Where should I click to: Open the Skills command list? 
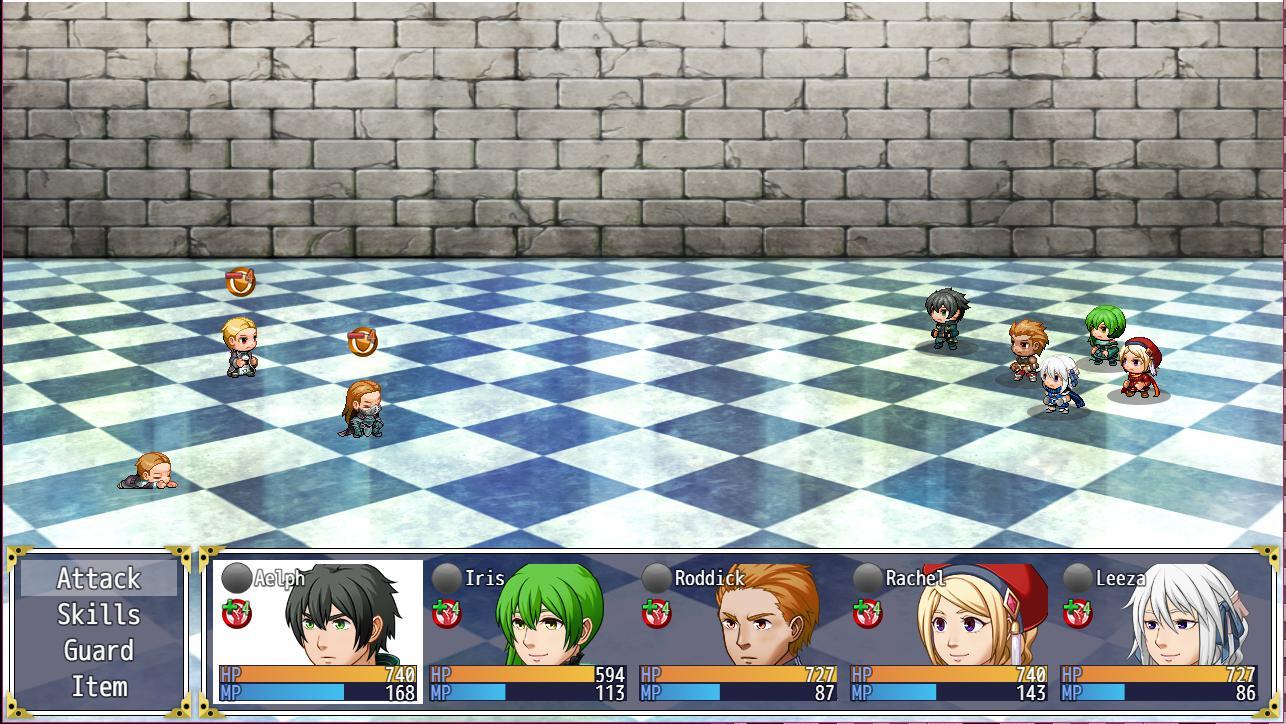click(98, 615)
